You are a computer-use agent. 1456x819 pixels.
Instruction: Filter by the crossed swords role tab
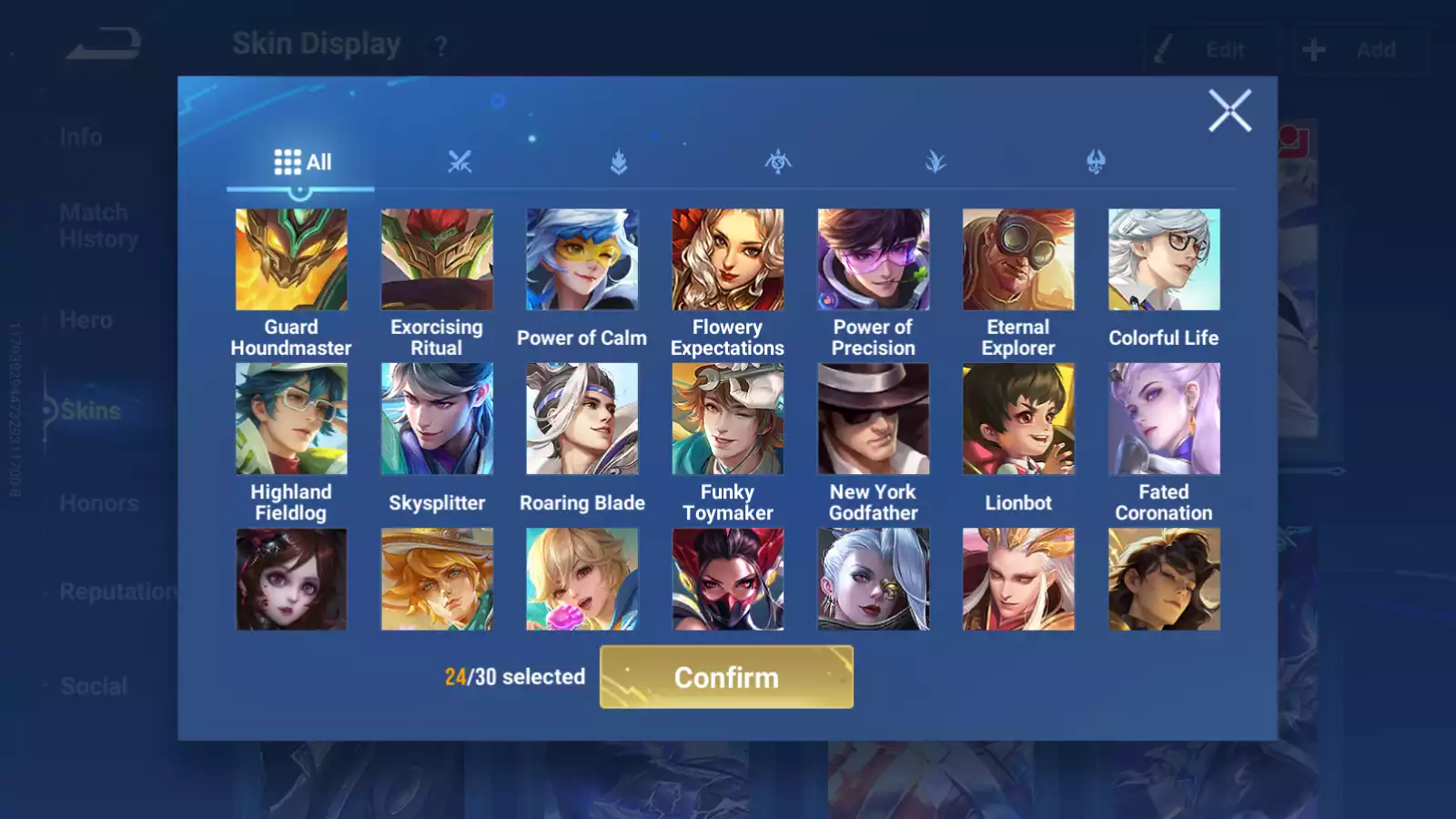[x=460, y=162]
